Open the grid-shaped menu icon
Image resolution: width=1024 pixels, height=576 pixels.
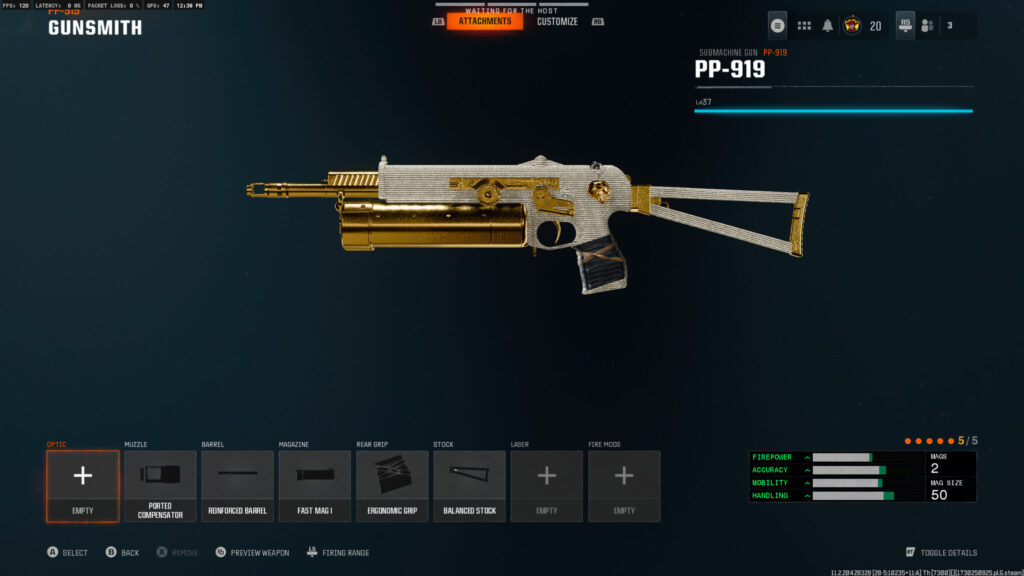point(804,26)
